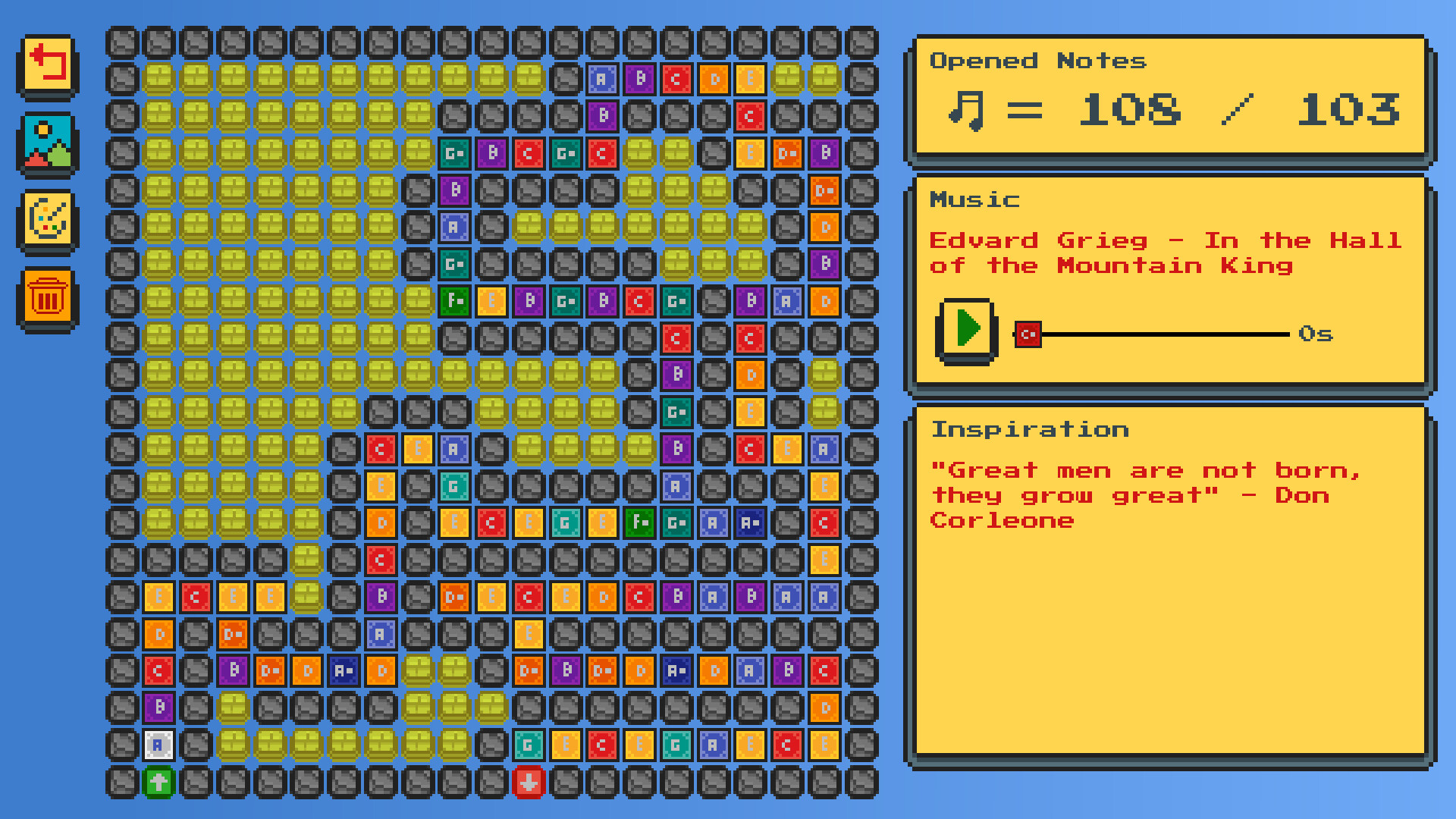The height and width of the screenshot is (819, 1456).
Task: Click the green up arrow tile below the grid
Action: [158, 783]
